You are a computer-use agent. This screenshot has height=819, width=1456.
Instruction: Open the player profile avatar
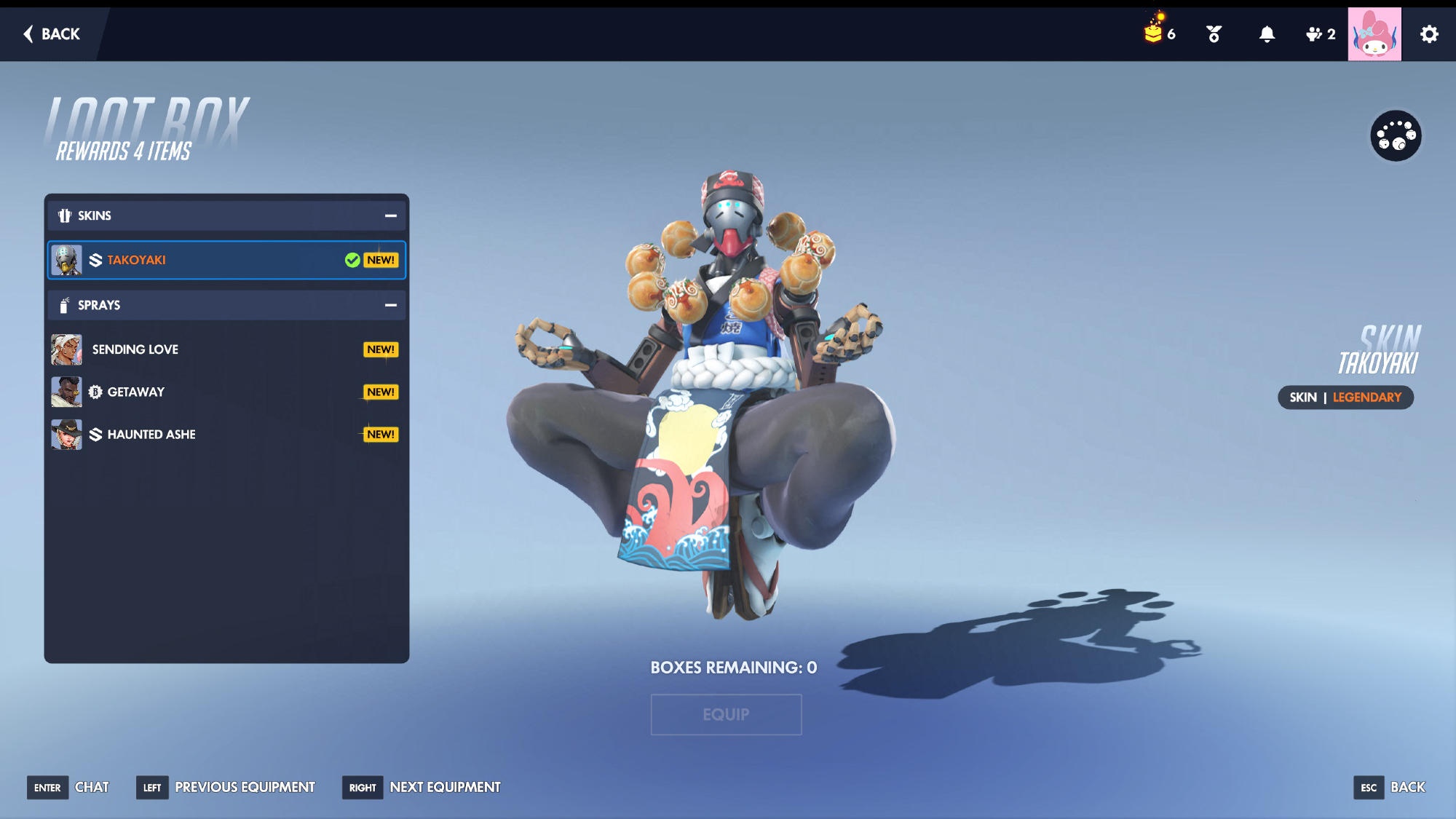pos(1374,34)
